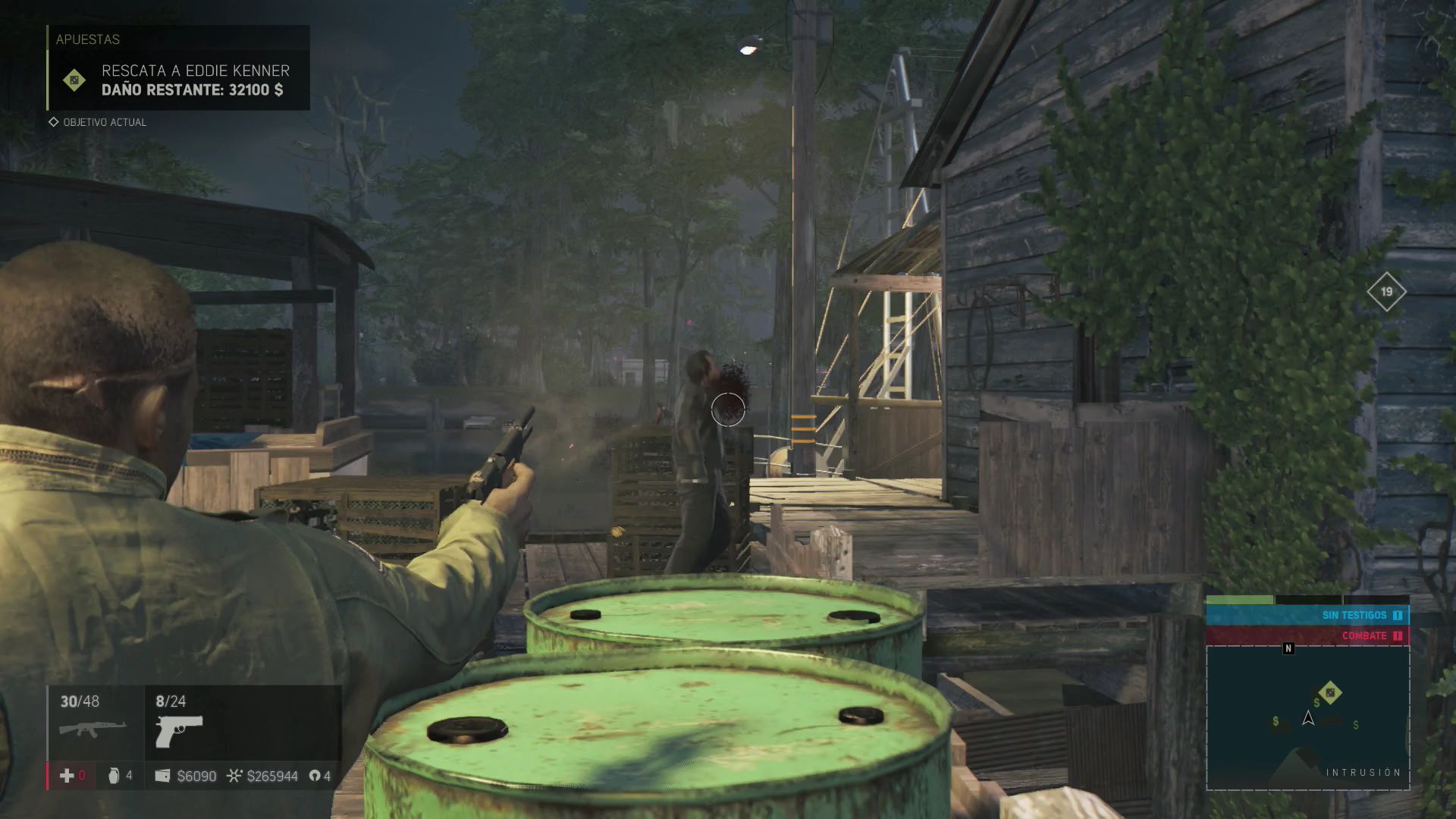Select the pistol weapon slot

coord(179,731)
